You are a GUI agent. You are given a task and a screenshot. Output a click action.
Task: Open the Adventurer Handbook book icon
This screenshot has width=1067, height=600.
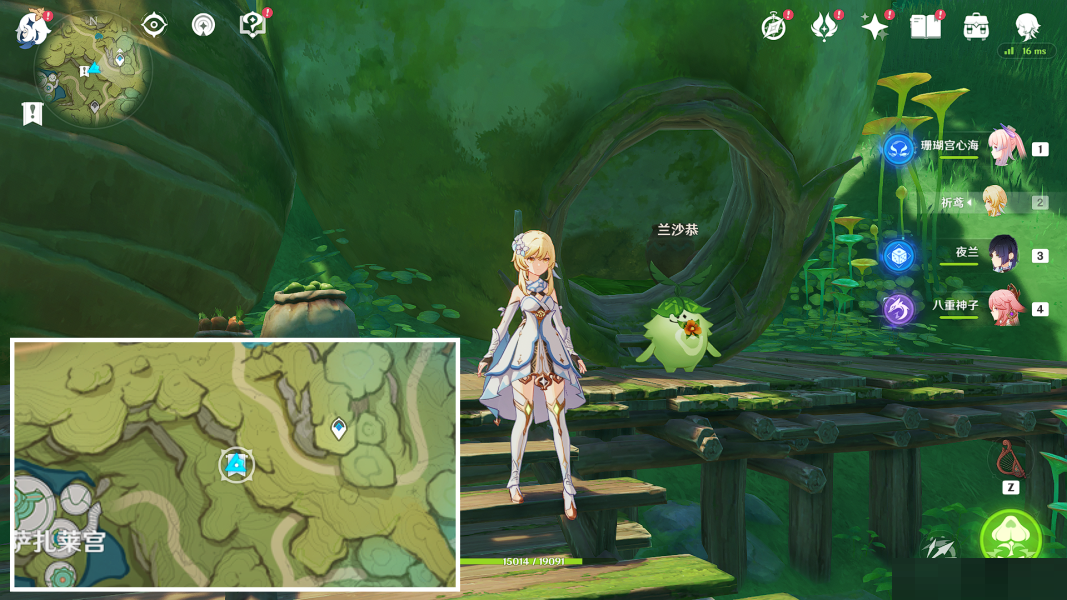[926, 27]
